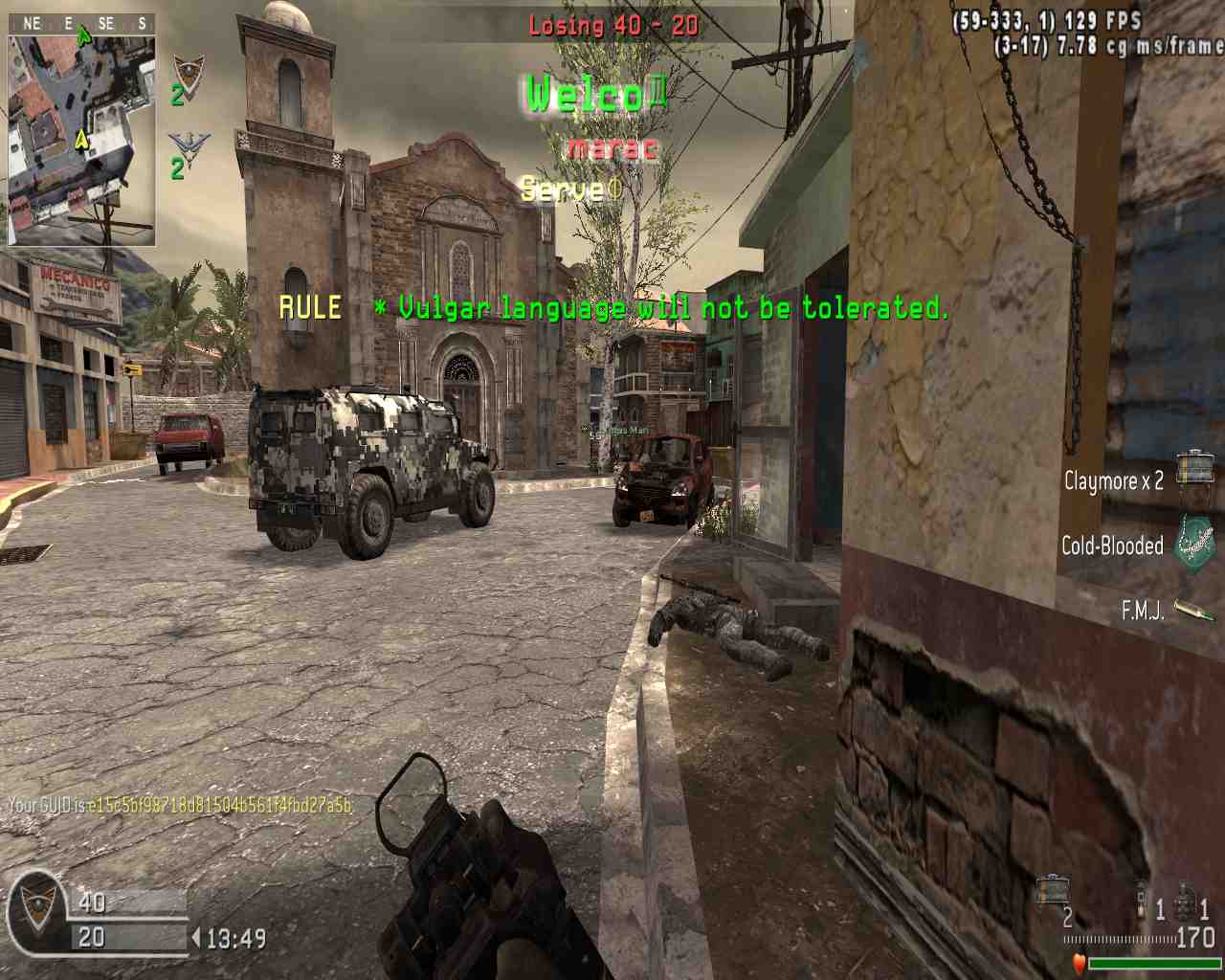Click the blue eagle faction emblem

tap(189, 150)
